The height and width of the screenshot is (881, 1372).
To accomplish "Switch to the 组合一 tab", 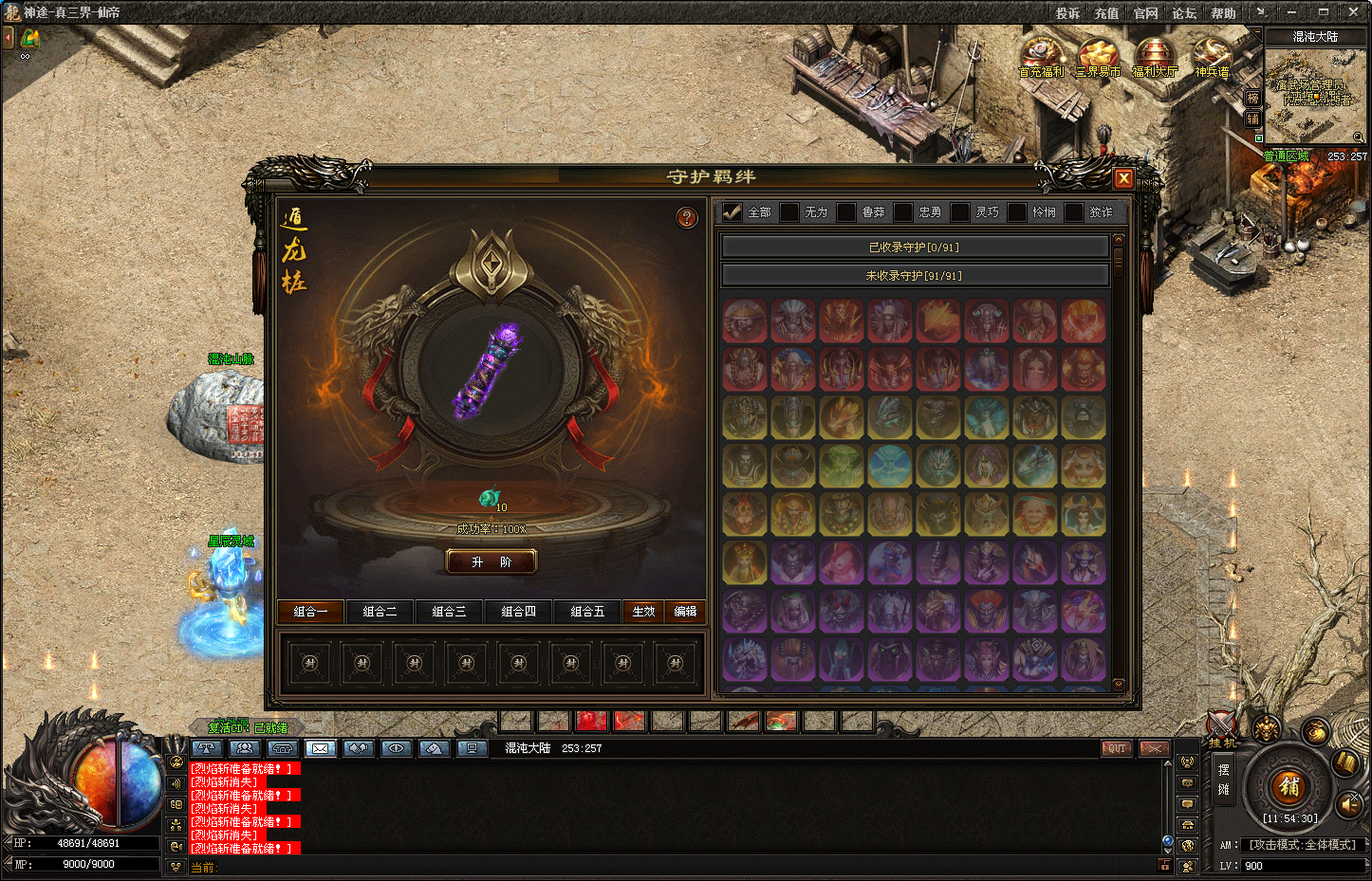I will pyautogui.click(x=310, y=612).
